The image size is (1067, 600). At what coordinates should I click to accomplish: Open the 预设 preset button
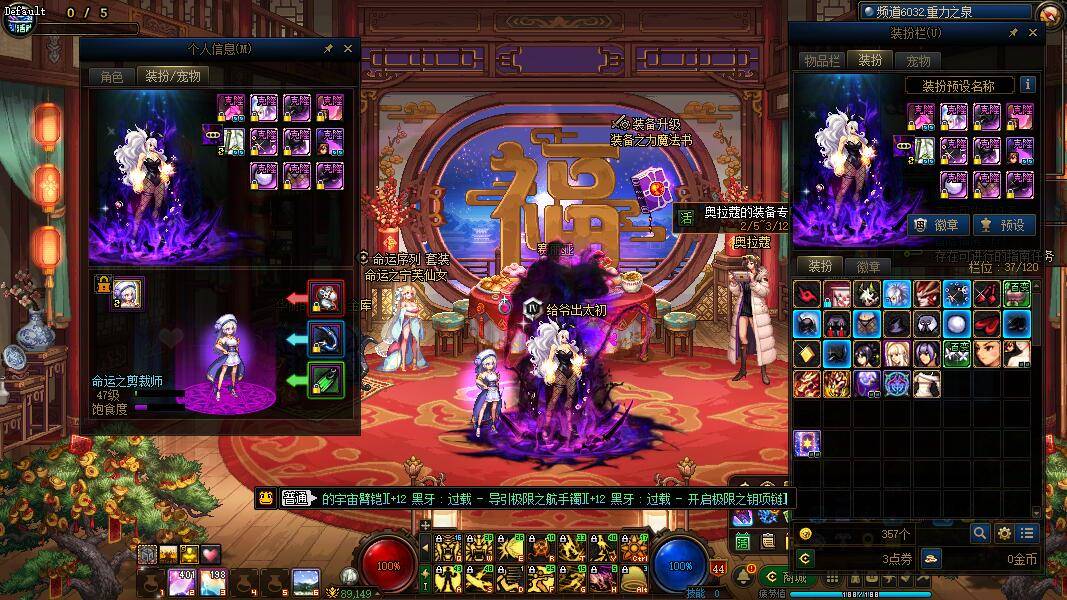(1003, 225)
